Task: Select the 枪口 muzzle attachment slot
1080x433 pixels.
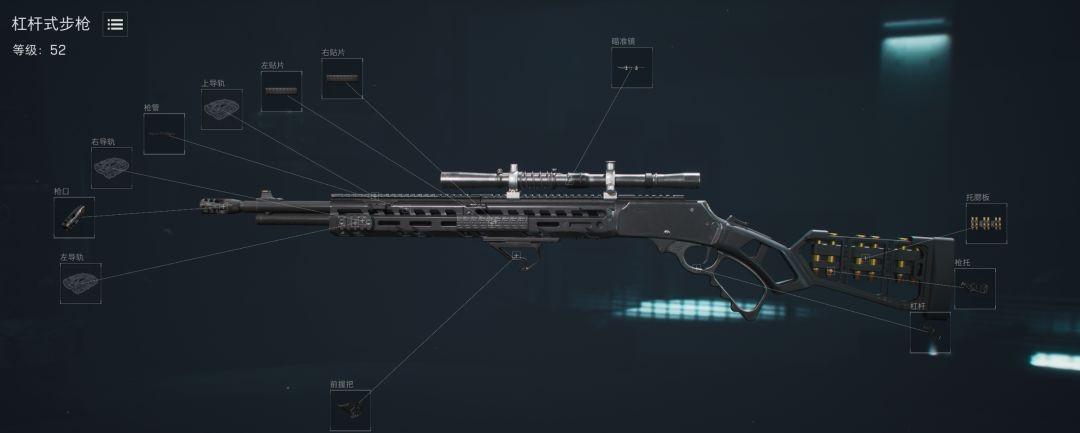Action: click(74, 217)
